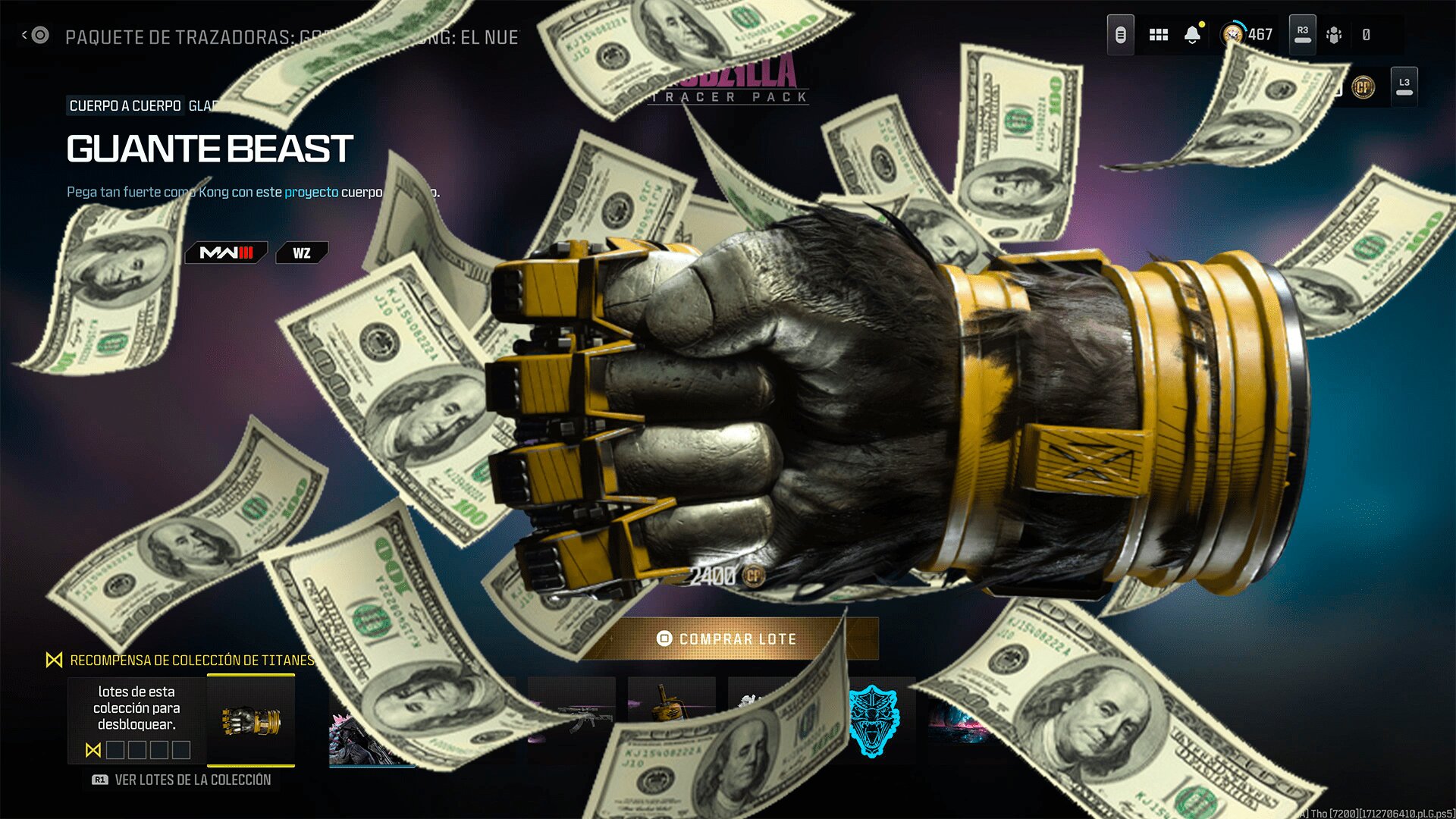Open the player rank 467 profile
Viewport: 1456px width, 819px height.
point(1247,35)
